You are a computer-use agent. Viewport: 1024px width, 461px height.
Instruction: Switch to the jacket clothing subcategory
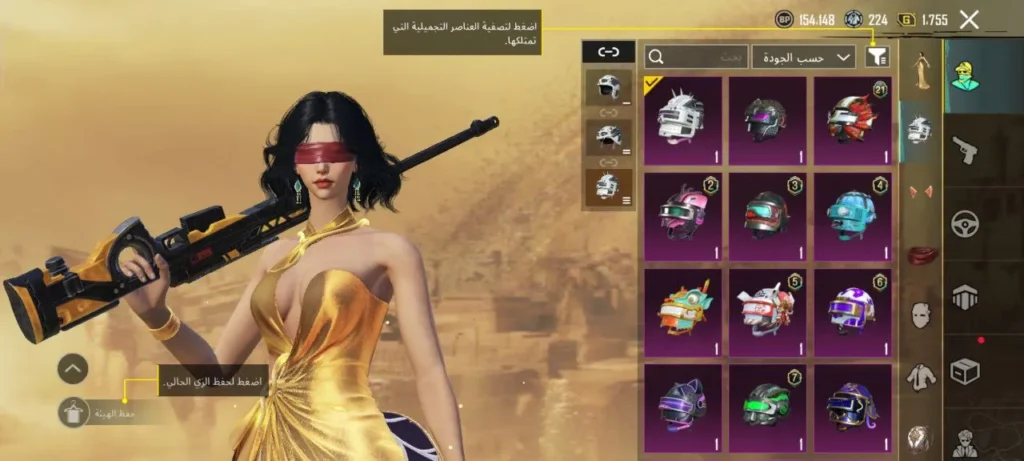point(920,377)
